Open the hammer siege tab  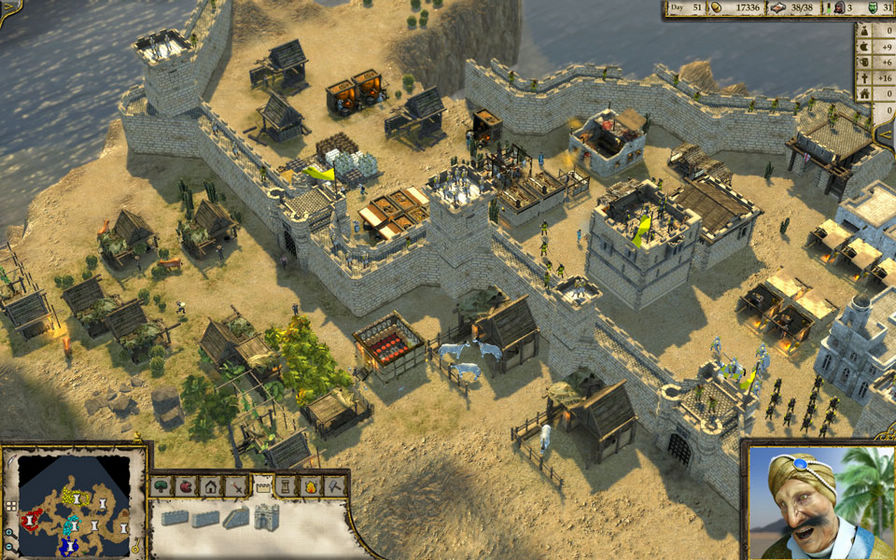click(336, 487)
